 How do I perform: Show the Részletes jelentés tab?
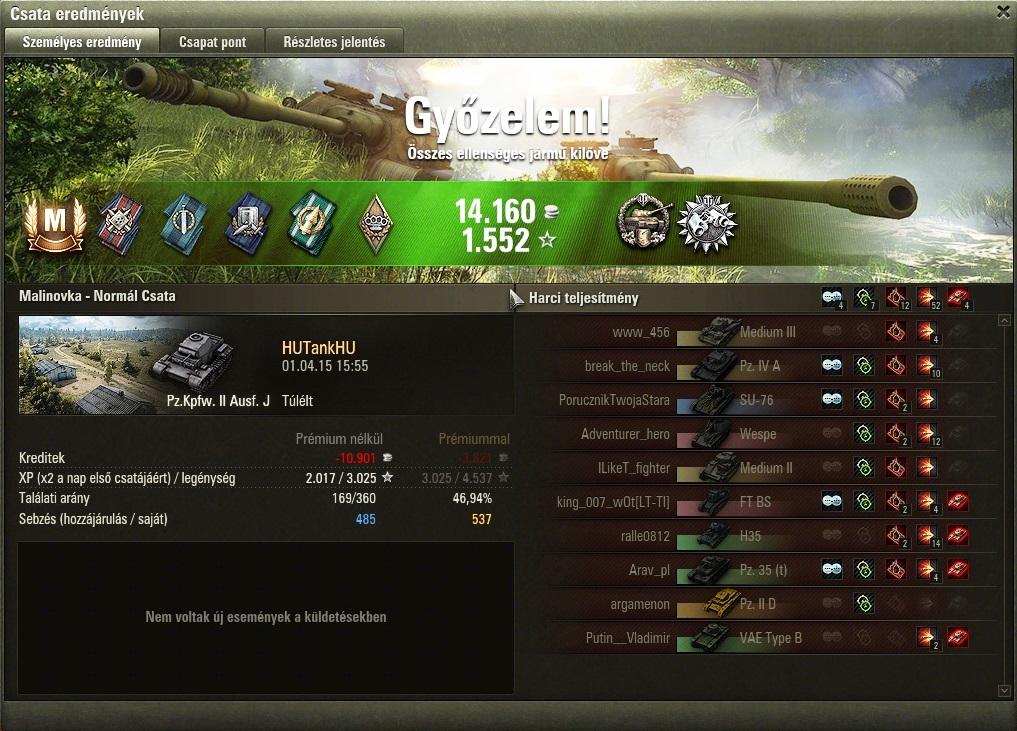333,41
